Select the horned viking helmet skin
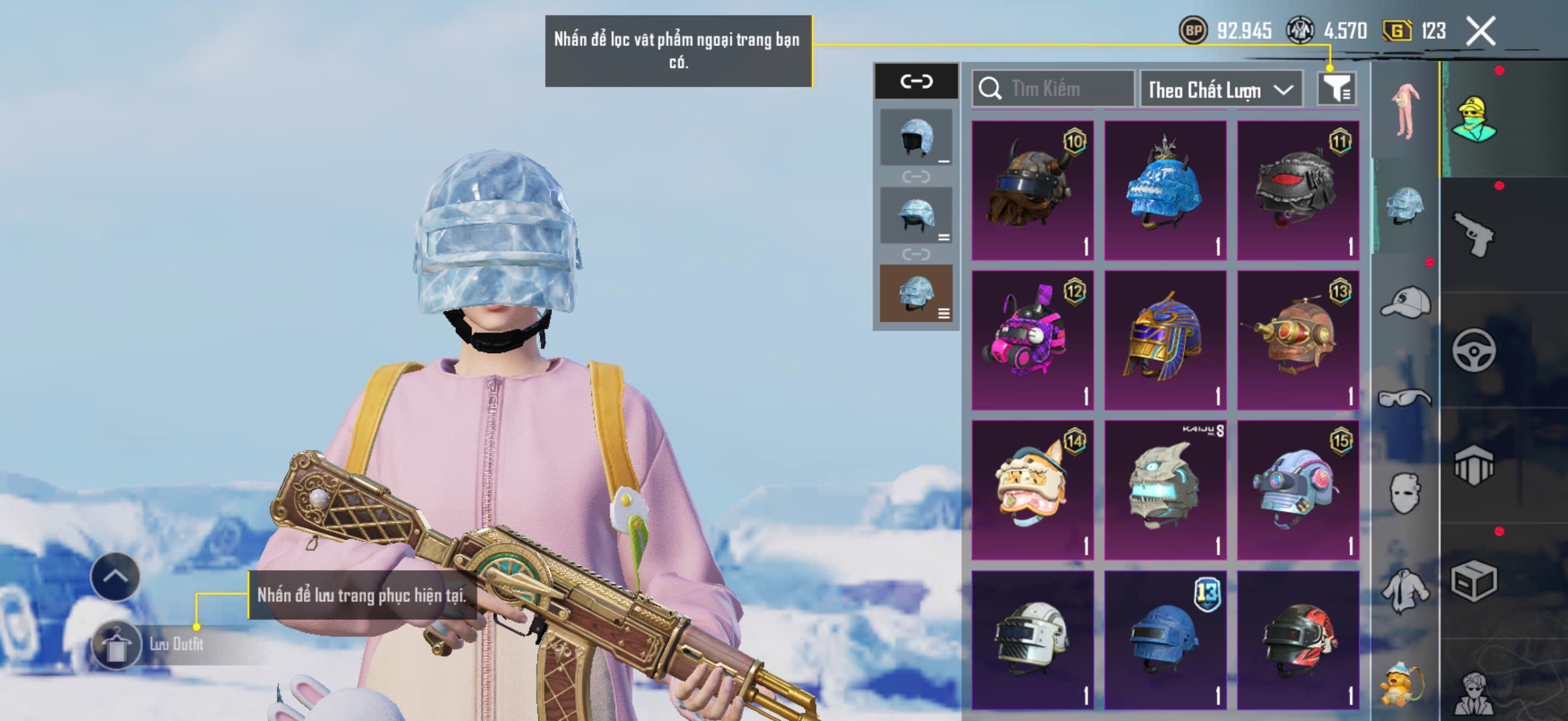Image resolution: width=1568 pixels, height=721 pixels. point(1032,190)
